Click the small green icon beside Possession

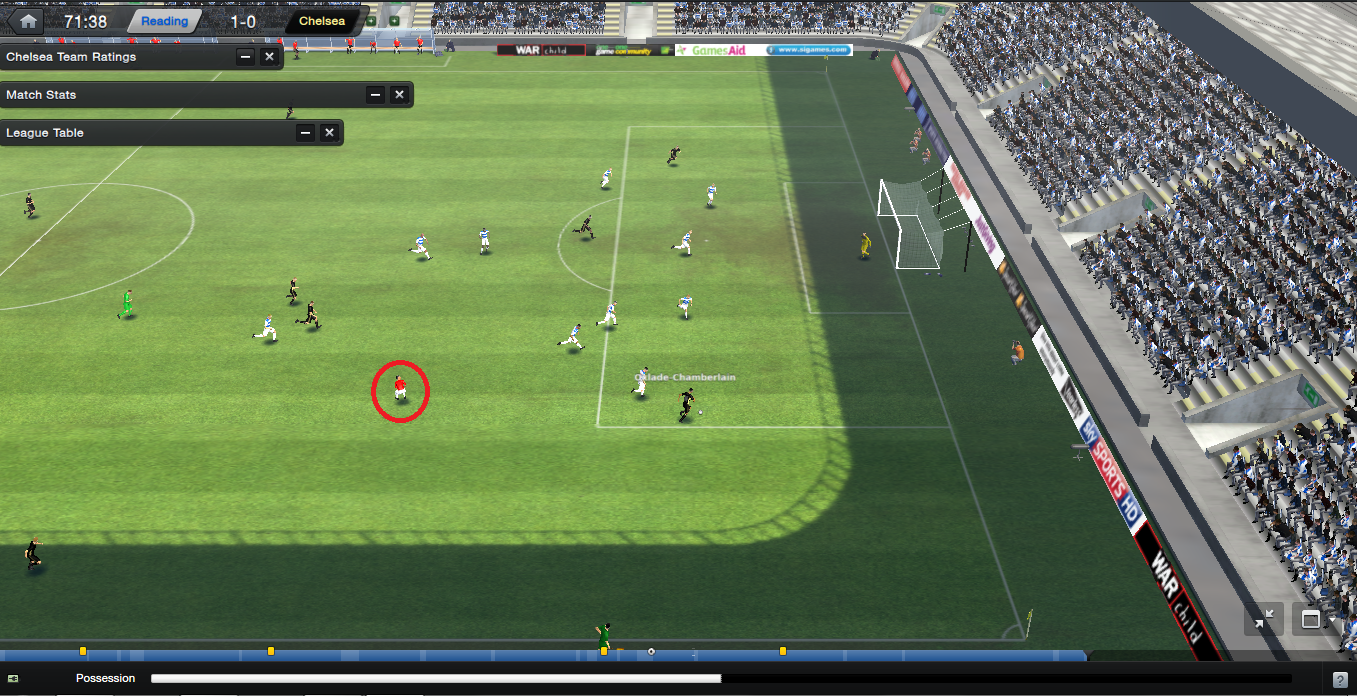[x=13, y=679]
